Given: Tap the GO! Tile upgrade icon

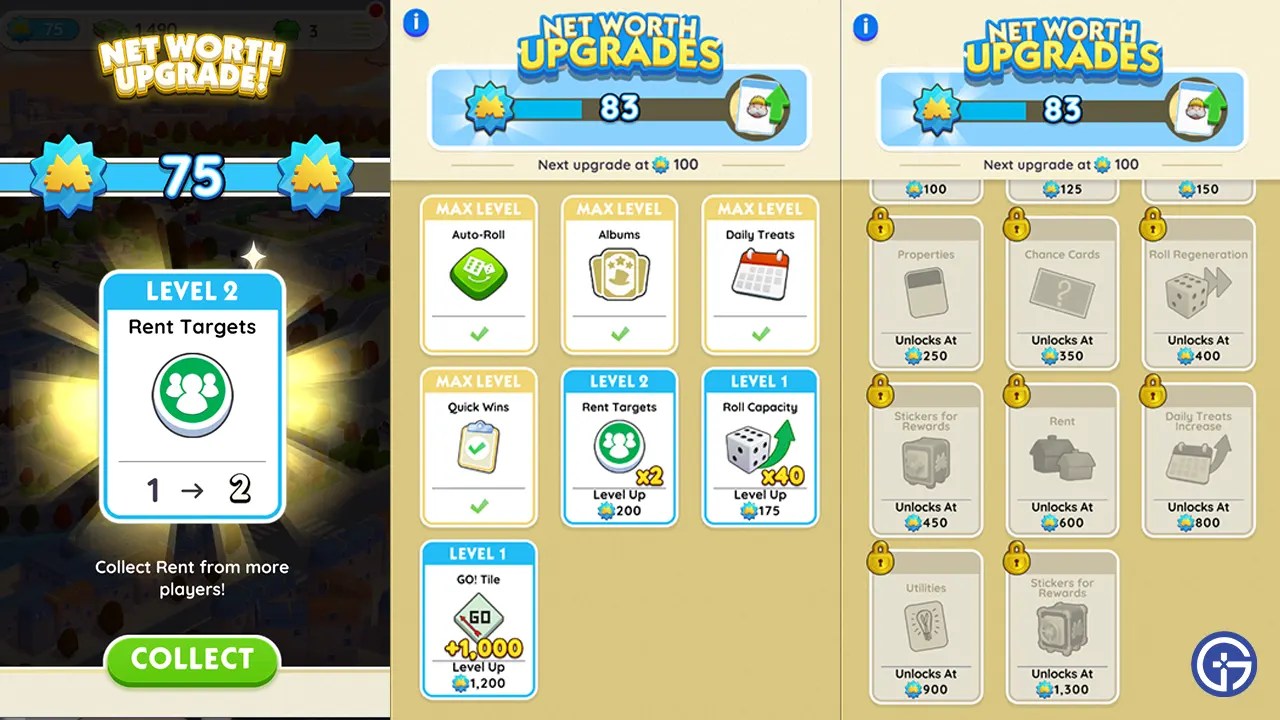Looking at the screenshot, I should 478,615.
